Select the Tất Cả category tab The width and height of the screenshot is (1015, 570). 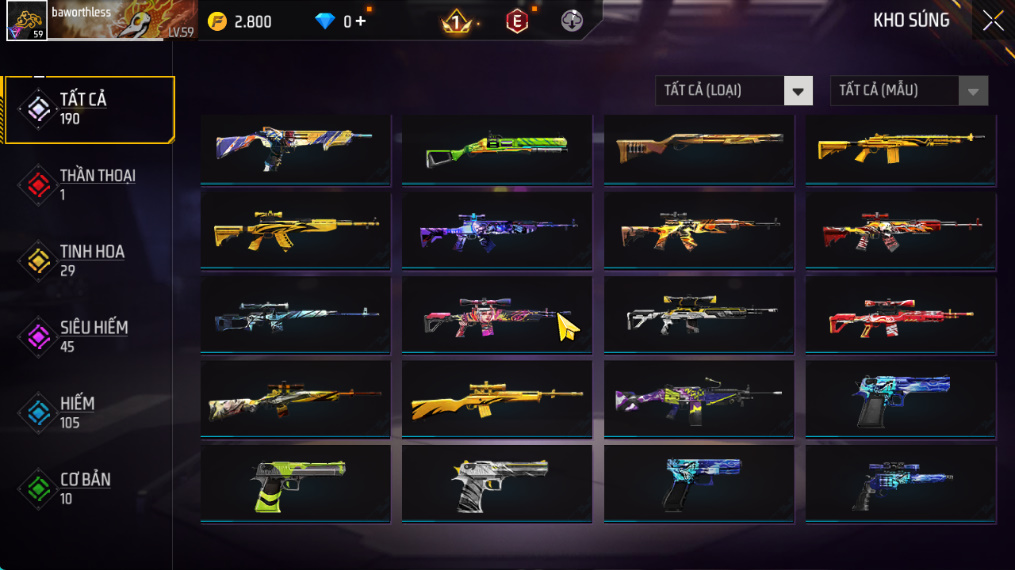click(x=90, y=108)
